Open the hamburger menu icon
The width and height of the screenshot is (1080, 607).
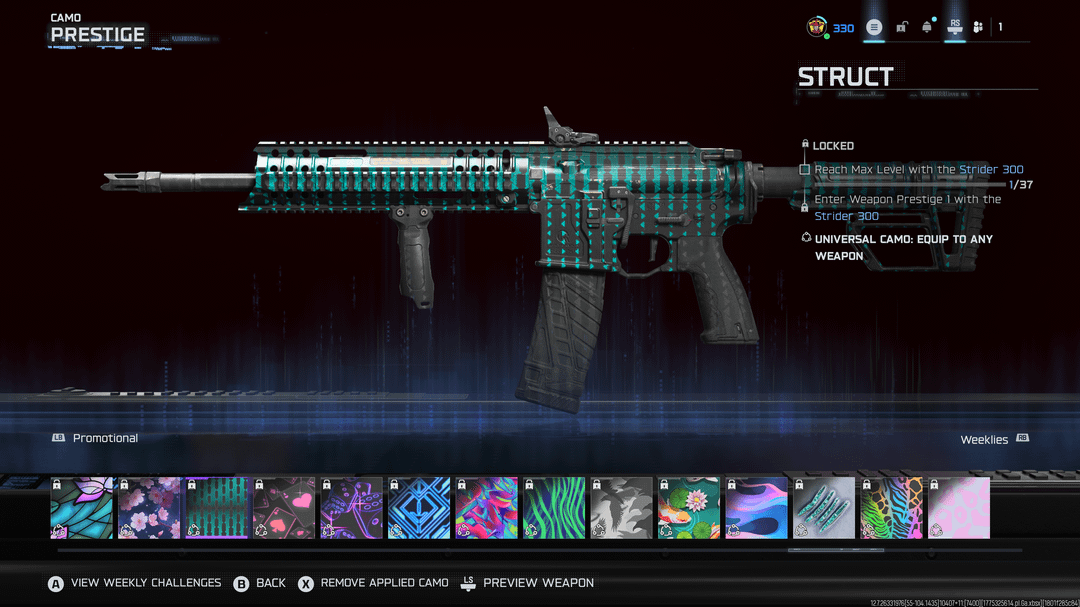click(874, 27)
